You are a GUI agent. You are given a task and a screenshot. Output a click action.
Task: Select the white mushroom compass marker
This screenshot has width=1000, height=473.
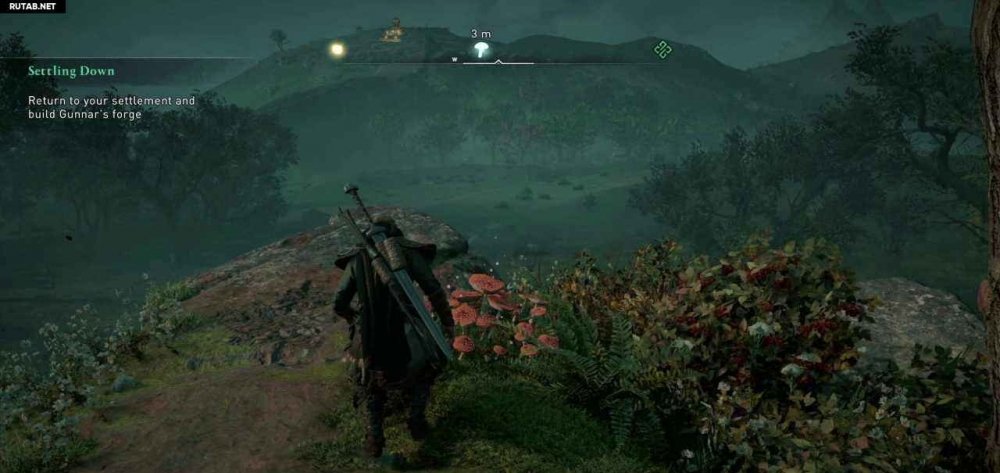[481, 49]
